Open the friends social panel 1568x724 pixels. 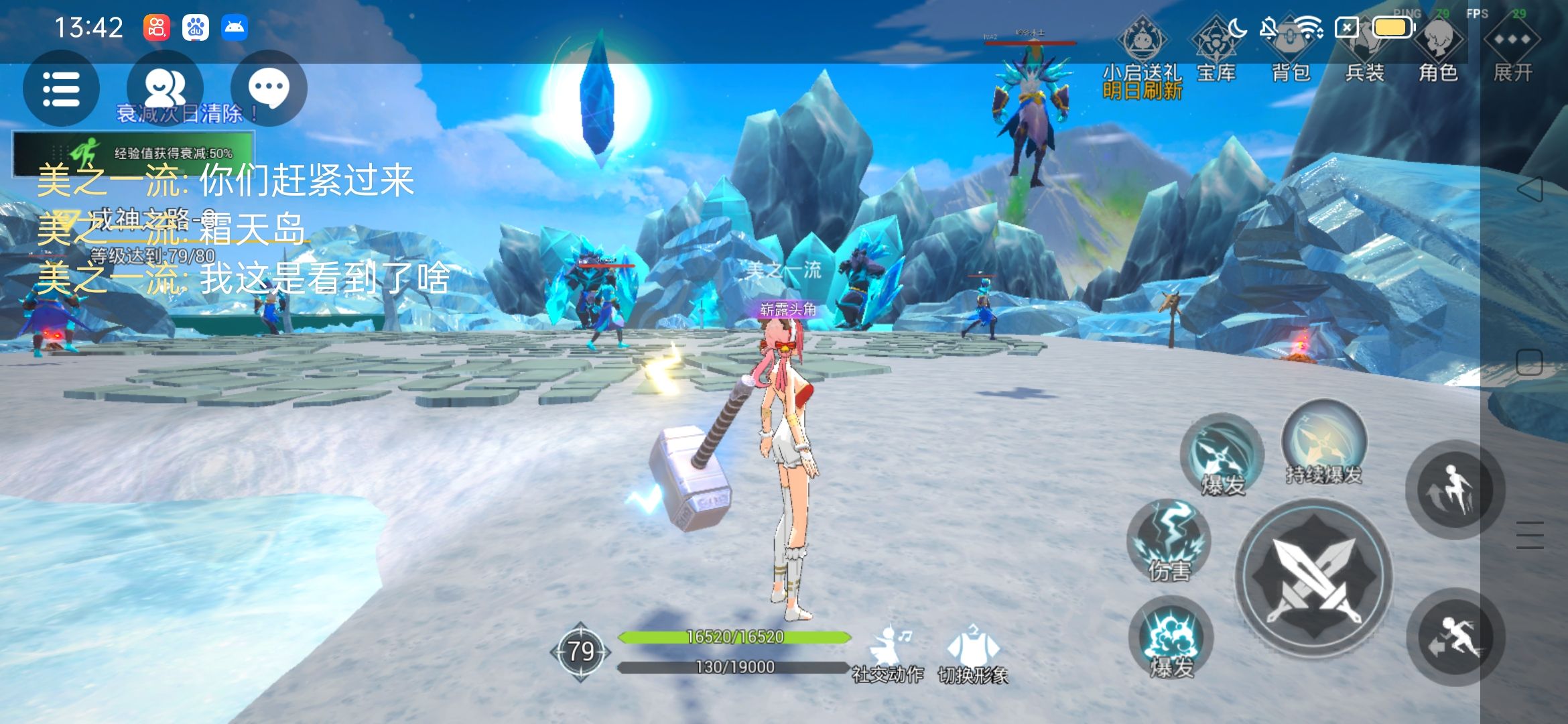[165, 88]
